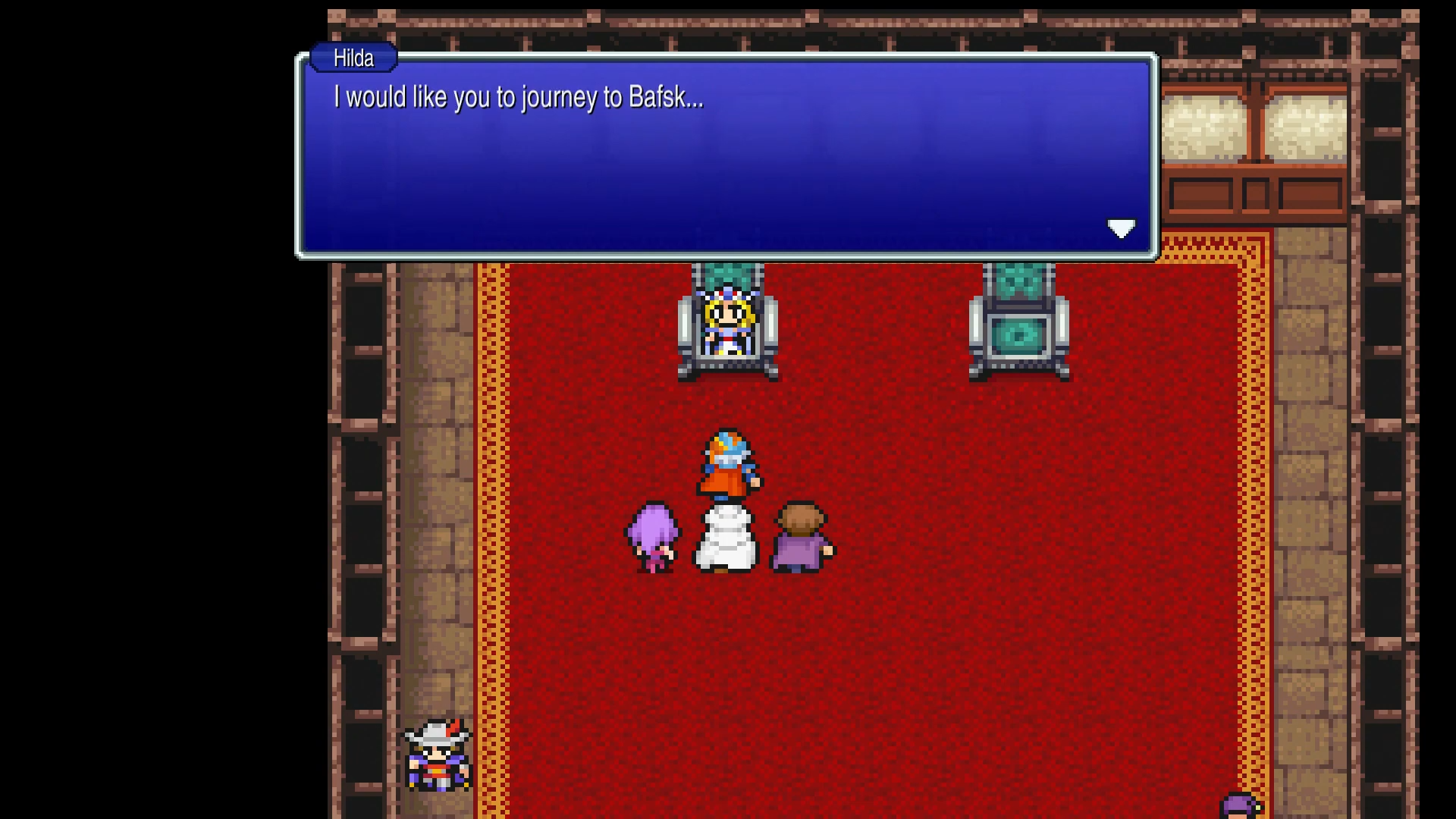
Task: Click the white advance-dialogue arrow
Action: (1122, 228)
